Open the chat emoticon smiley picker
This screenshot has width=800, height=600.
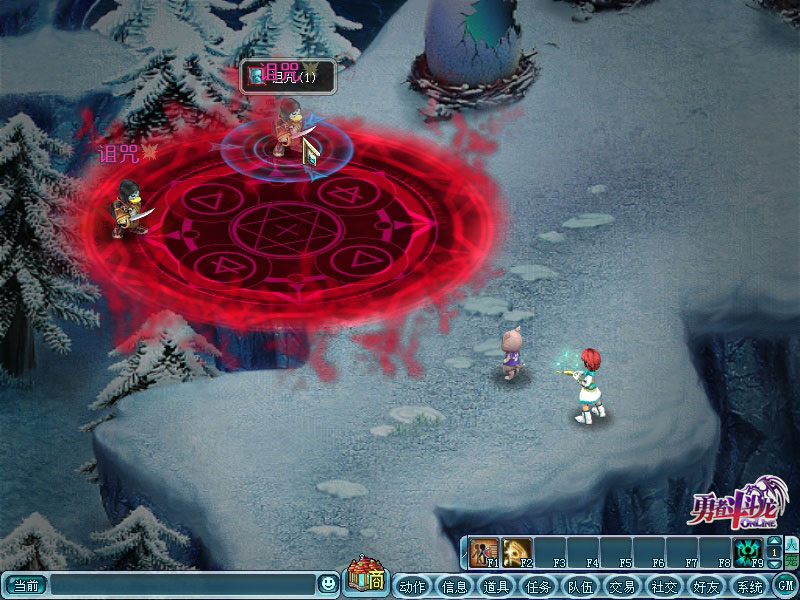[x=328, y=584]
